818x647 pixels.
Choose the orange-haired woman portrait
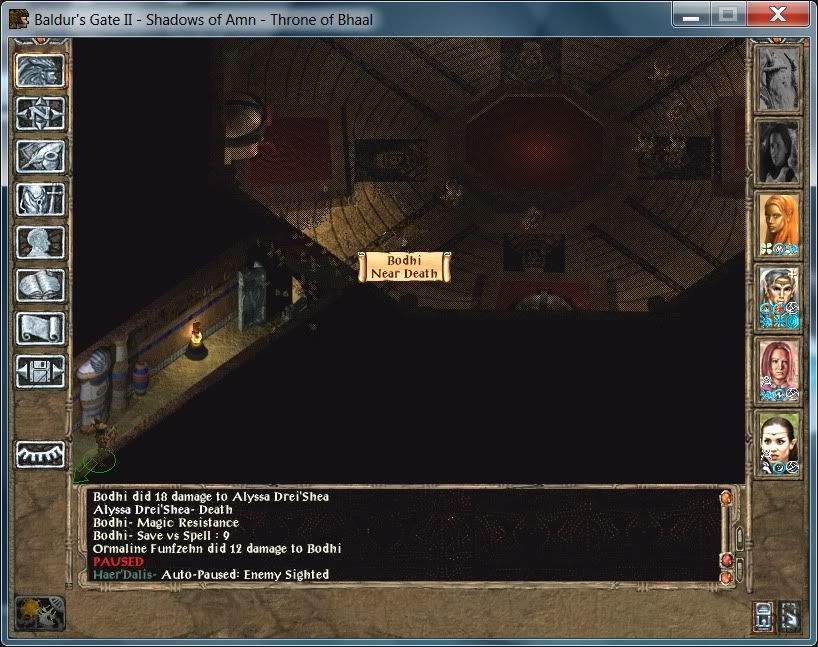click(x=779, y=224)
